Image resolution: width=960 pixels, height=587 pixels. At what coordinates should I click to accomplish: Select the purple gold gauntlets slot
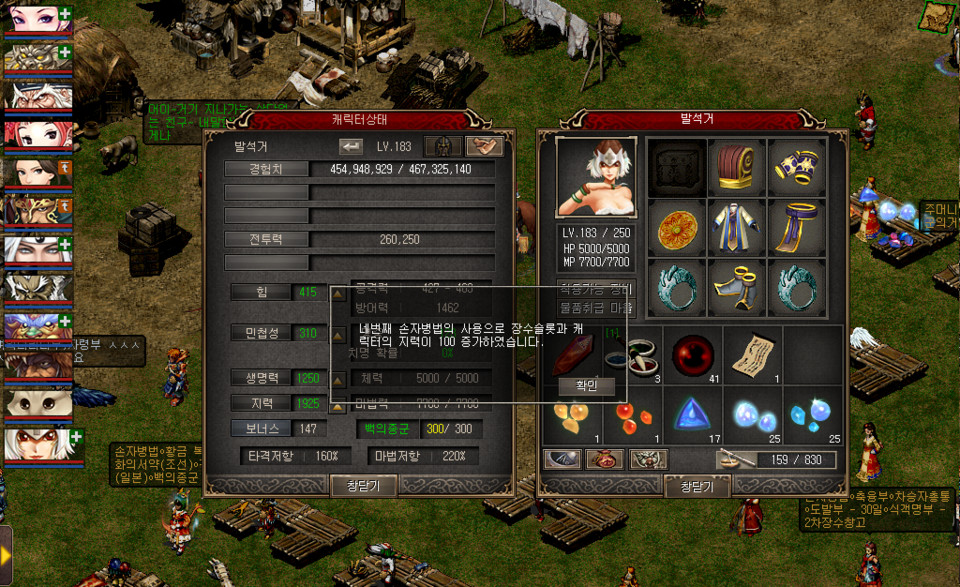[x=797, y=167]
